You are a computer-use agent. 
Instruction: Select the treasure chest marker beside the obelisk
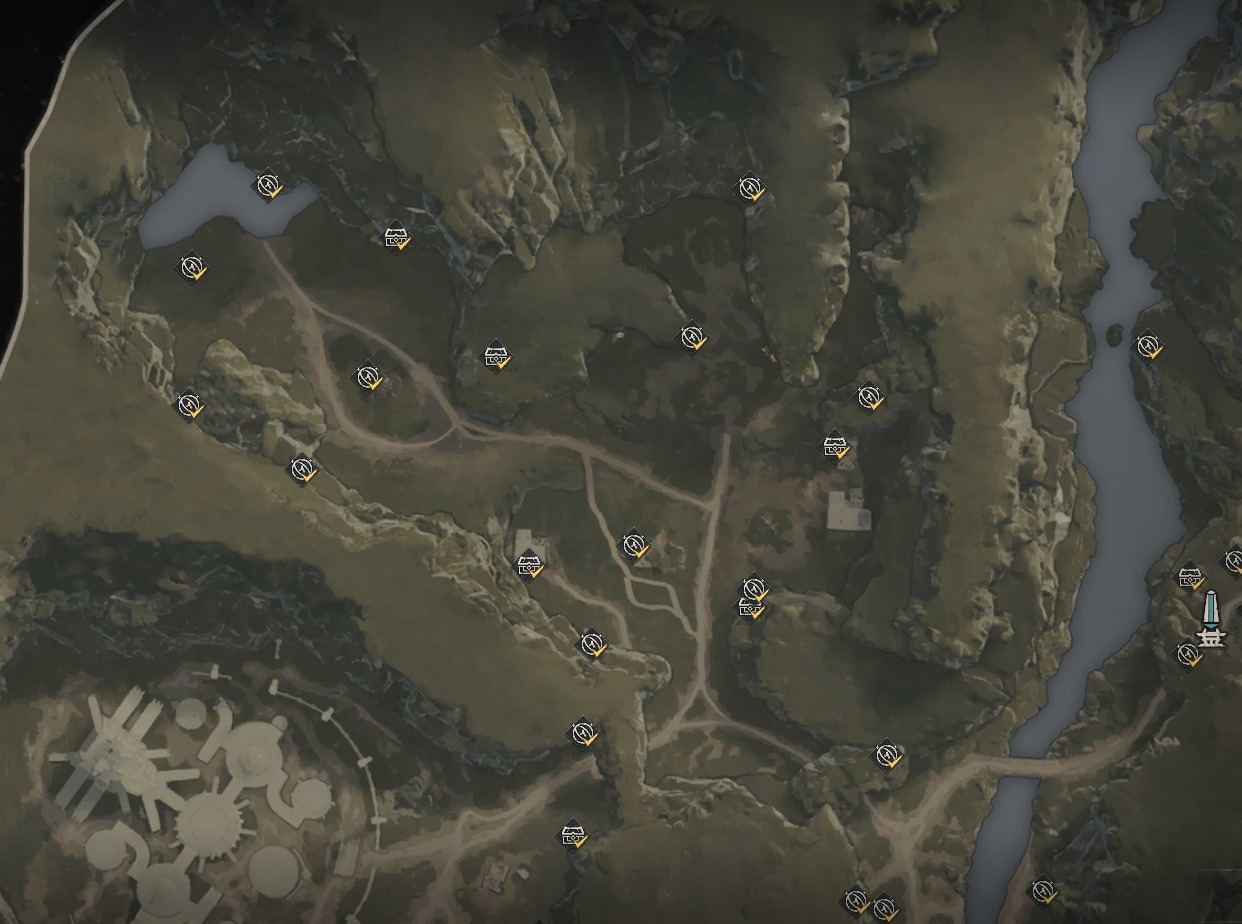(1189, 578)
